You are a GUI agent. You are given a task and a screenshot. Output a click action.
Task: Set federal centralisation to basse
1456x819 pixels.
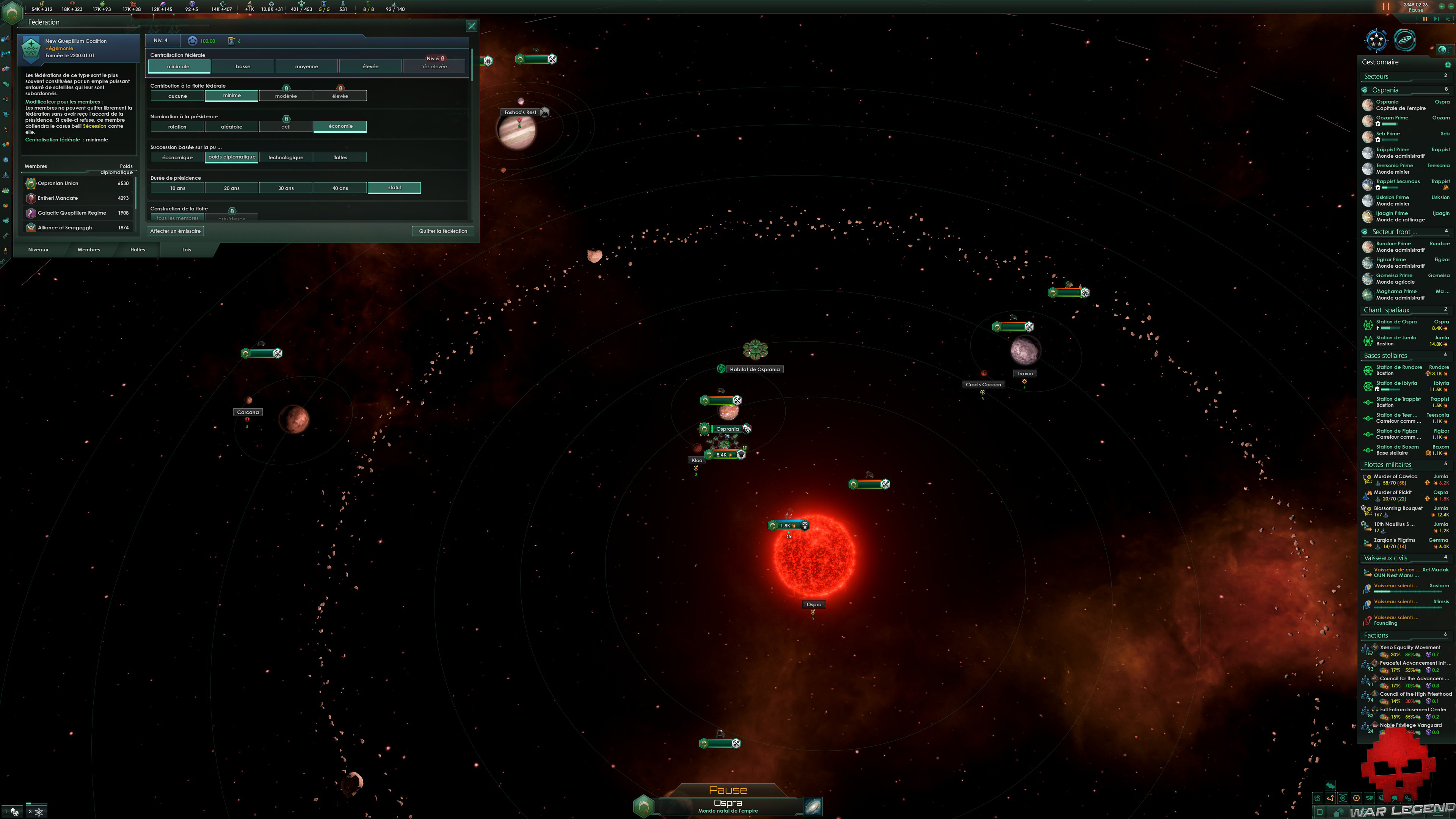[x=243, y=67]
